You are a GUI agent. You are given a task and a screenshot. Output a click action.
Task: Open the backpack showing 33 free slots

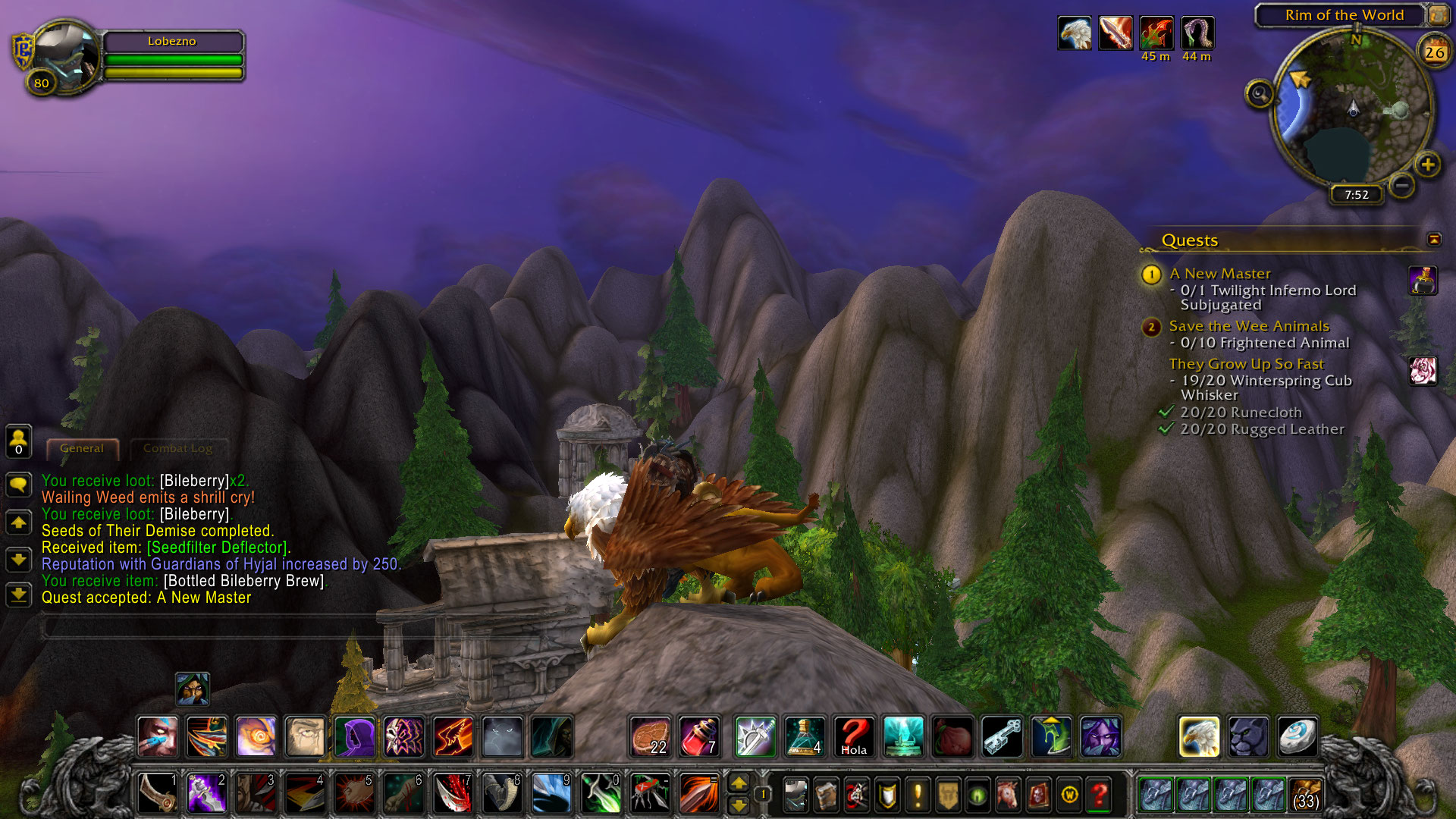click(x=1304, y=795)
